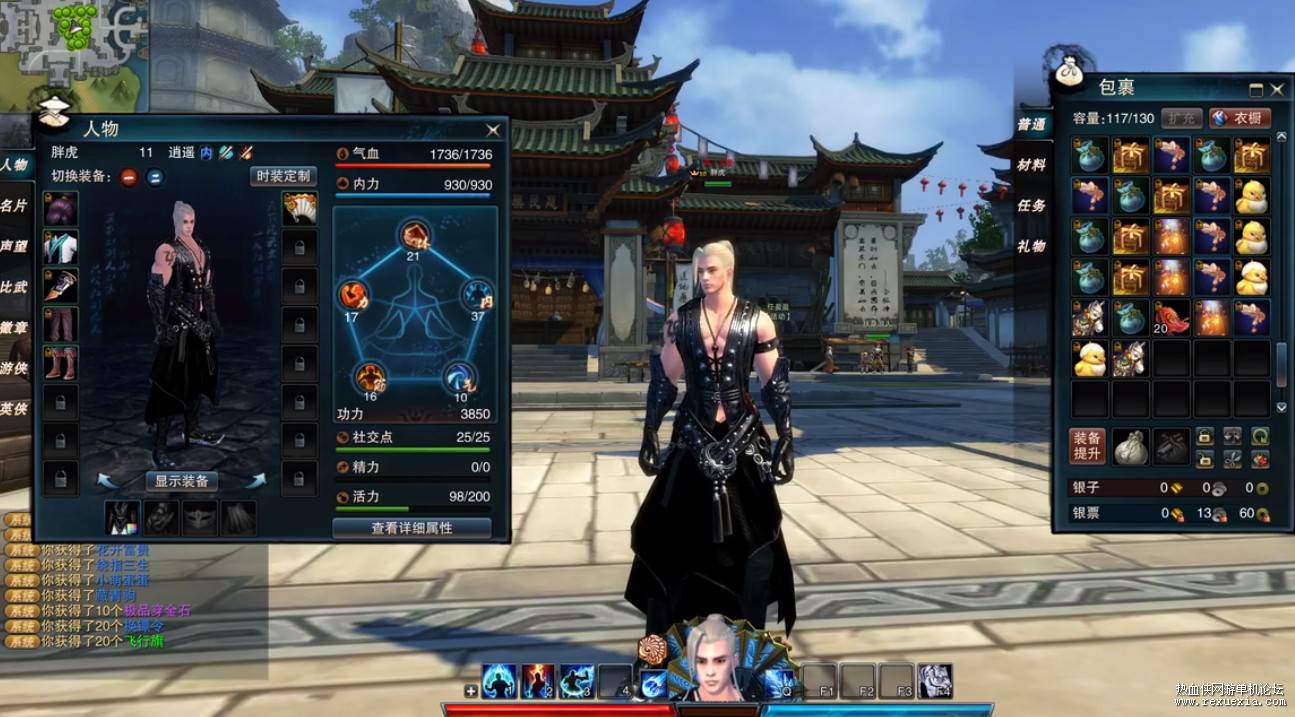Open the 声望 reputation tab
This screenshot has height=717, width=1295.
coord(14,246)
